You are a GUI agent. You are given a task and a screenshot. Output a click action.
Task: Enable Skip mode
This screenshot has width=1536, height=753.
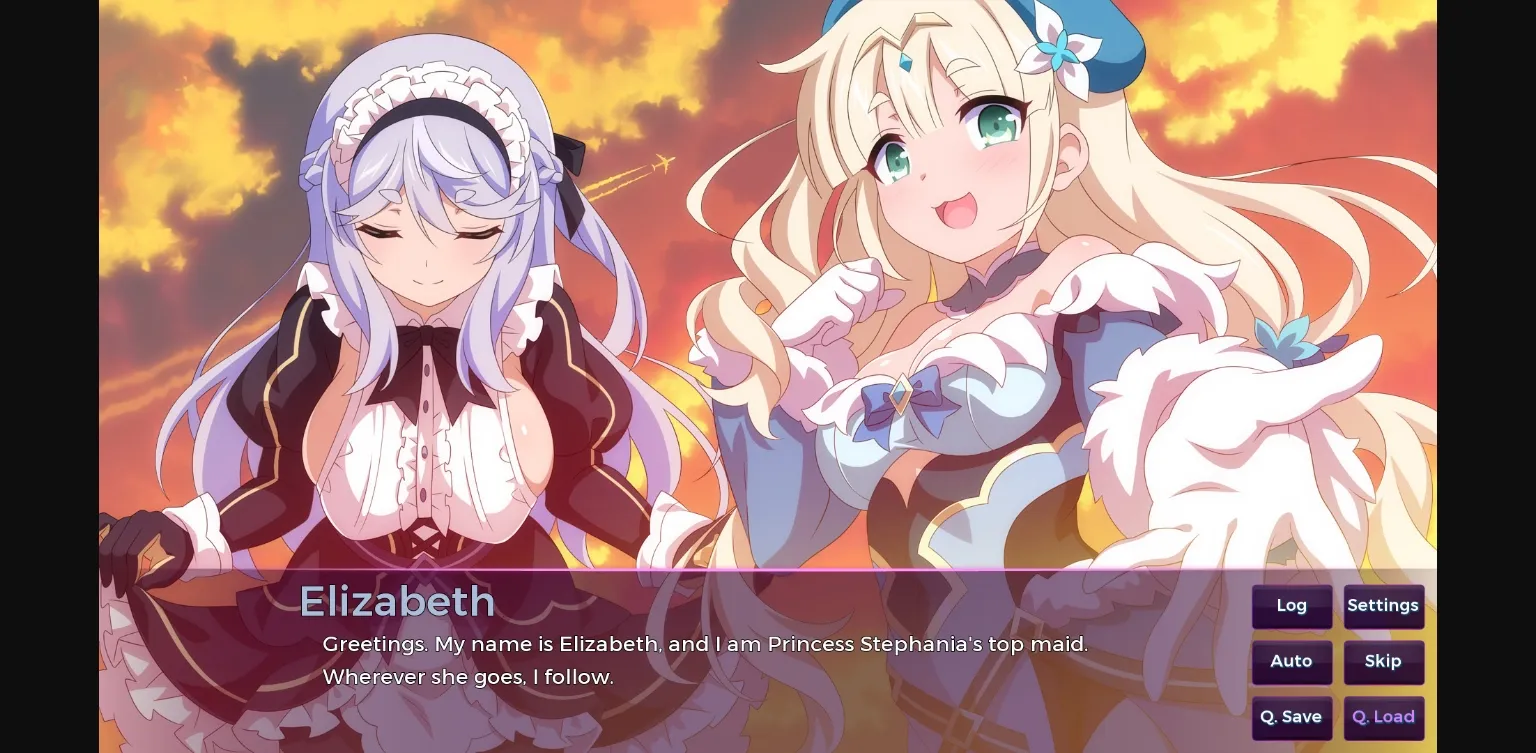[1384, 661]
